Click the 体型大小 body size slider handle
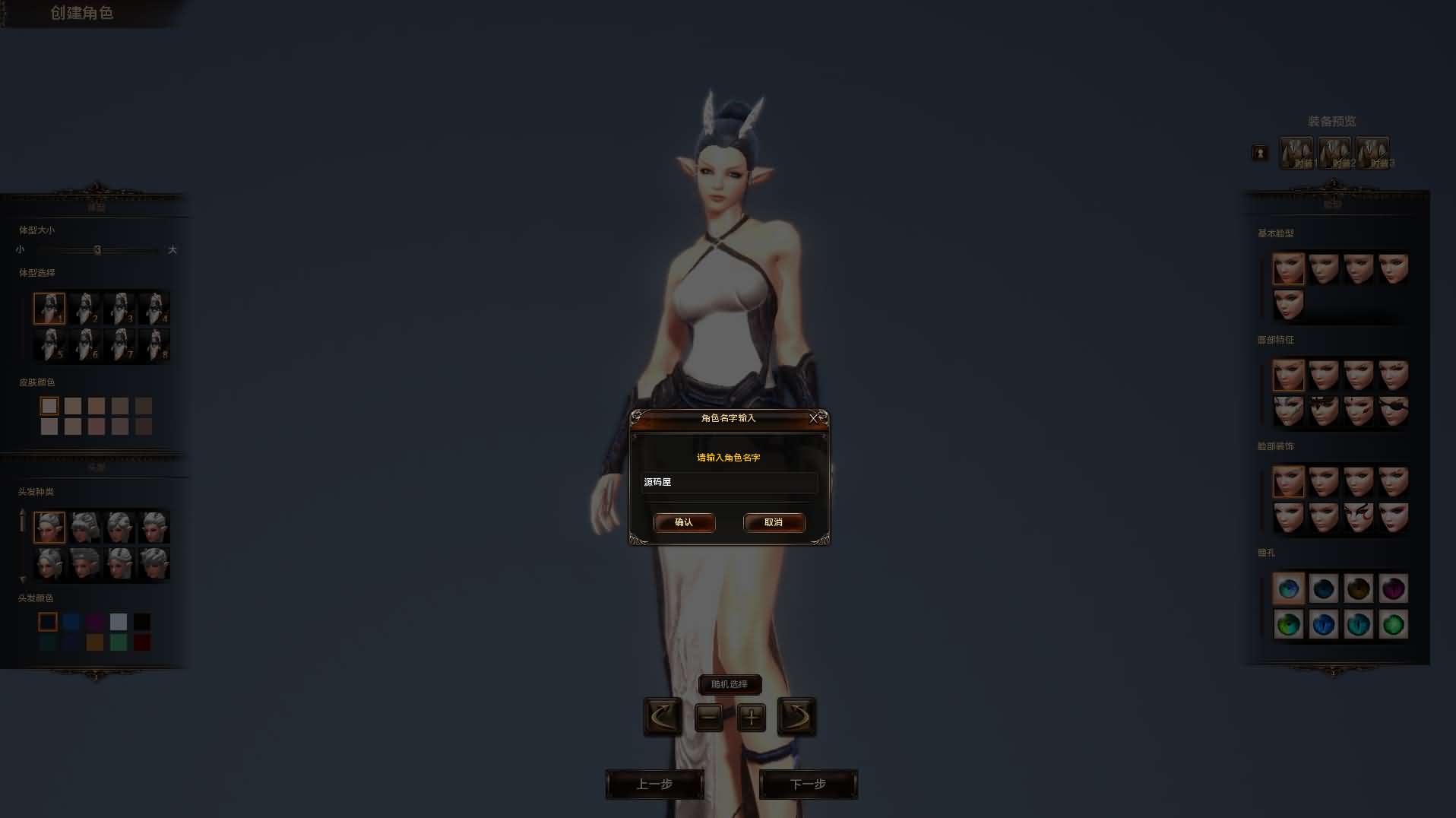Image resolution: width=1456 pixels, height=818 pixels. pyautogui.click(x=99, y=249)
